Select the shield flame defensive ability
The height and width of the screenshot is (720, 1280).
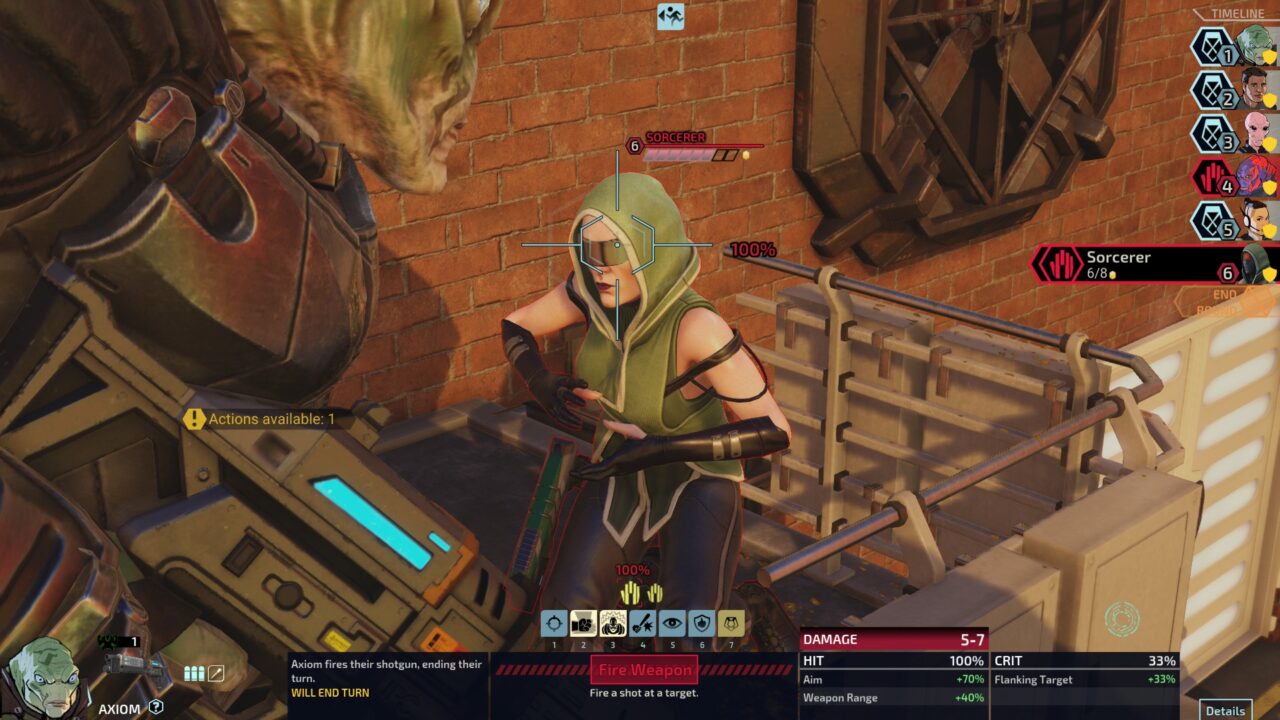702,625
